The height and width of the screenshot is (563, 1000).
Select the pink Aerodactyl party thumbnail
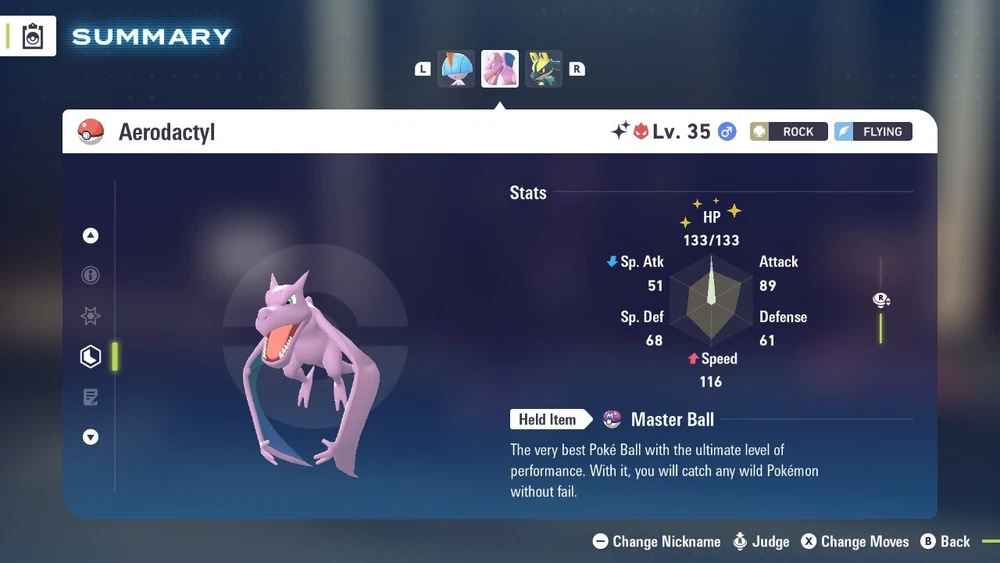500,69
